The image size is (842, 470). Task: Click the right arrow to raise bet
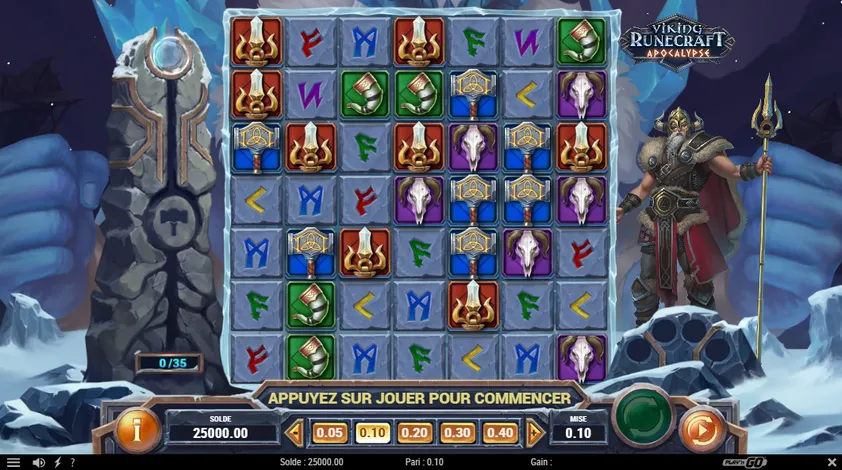[535, 433]
